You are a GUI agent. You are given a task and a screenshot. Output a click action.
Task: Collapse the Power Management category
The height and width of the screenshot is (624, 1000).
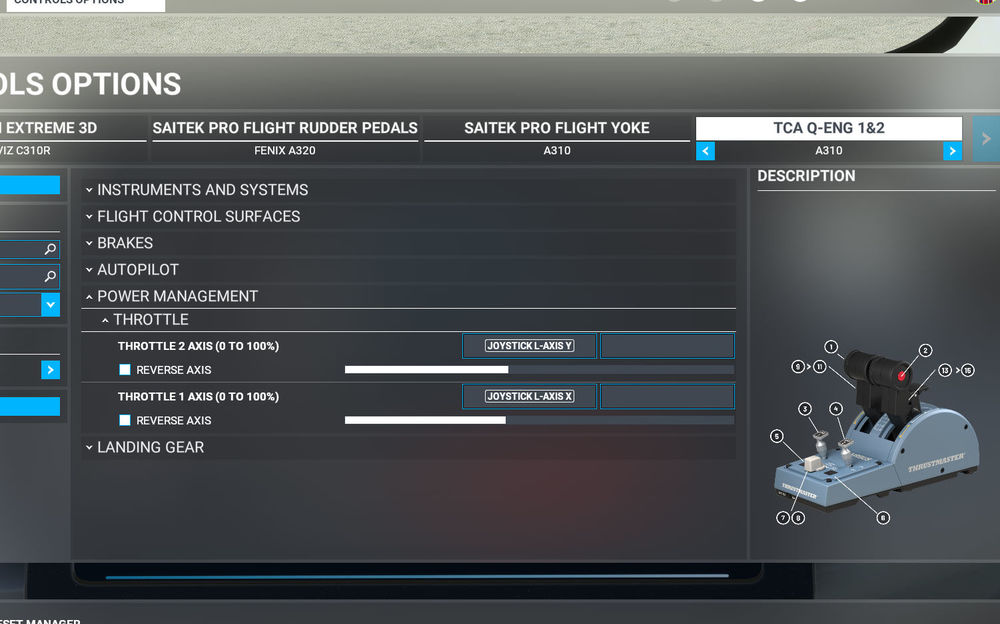point(177,296)
